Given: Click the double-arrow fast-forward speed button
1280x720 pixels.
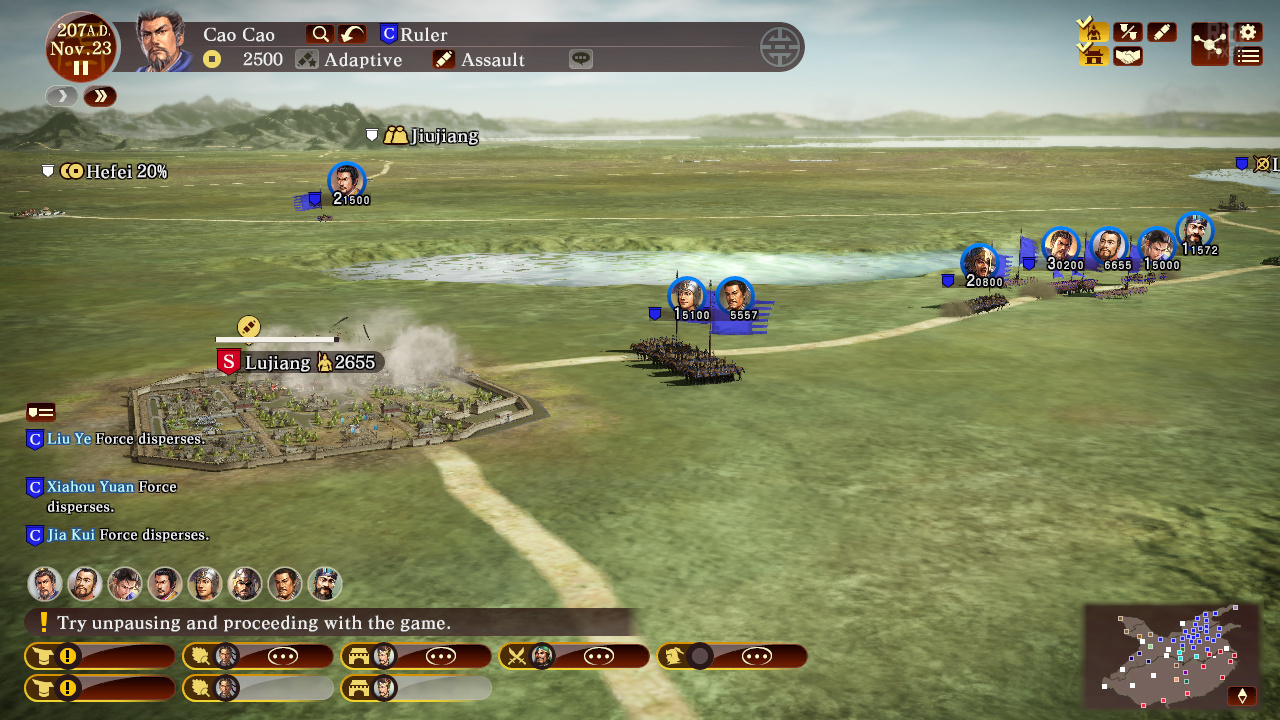Looking at the screenshot, I should (x=100, y=96).
